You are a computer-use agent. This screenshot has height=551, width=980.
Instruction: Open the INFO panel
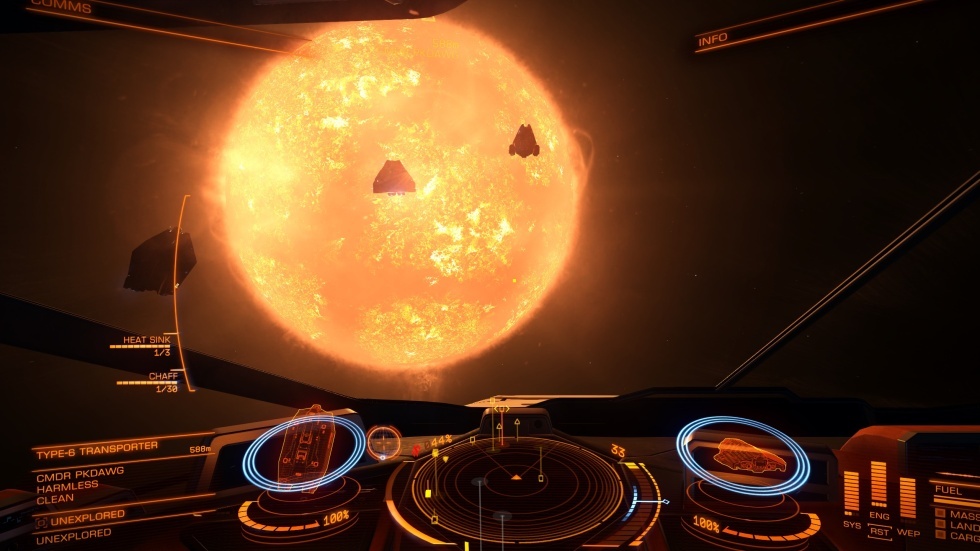(x=713, y=39)
